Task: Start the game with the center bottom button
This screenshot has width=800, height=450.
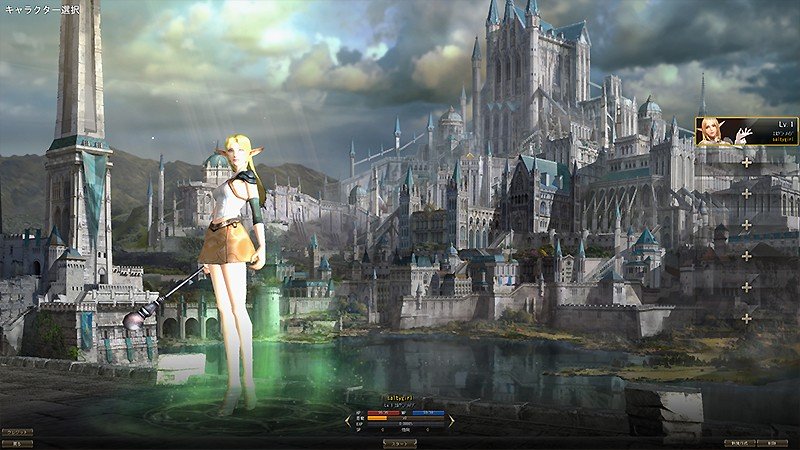Action: click(400, 442)
